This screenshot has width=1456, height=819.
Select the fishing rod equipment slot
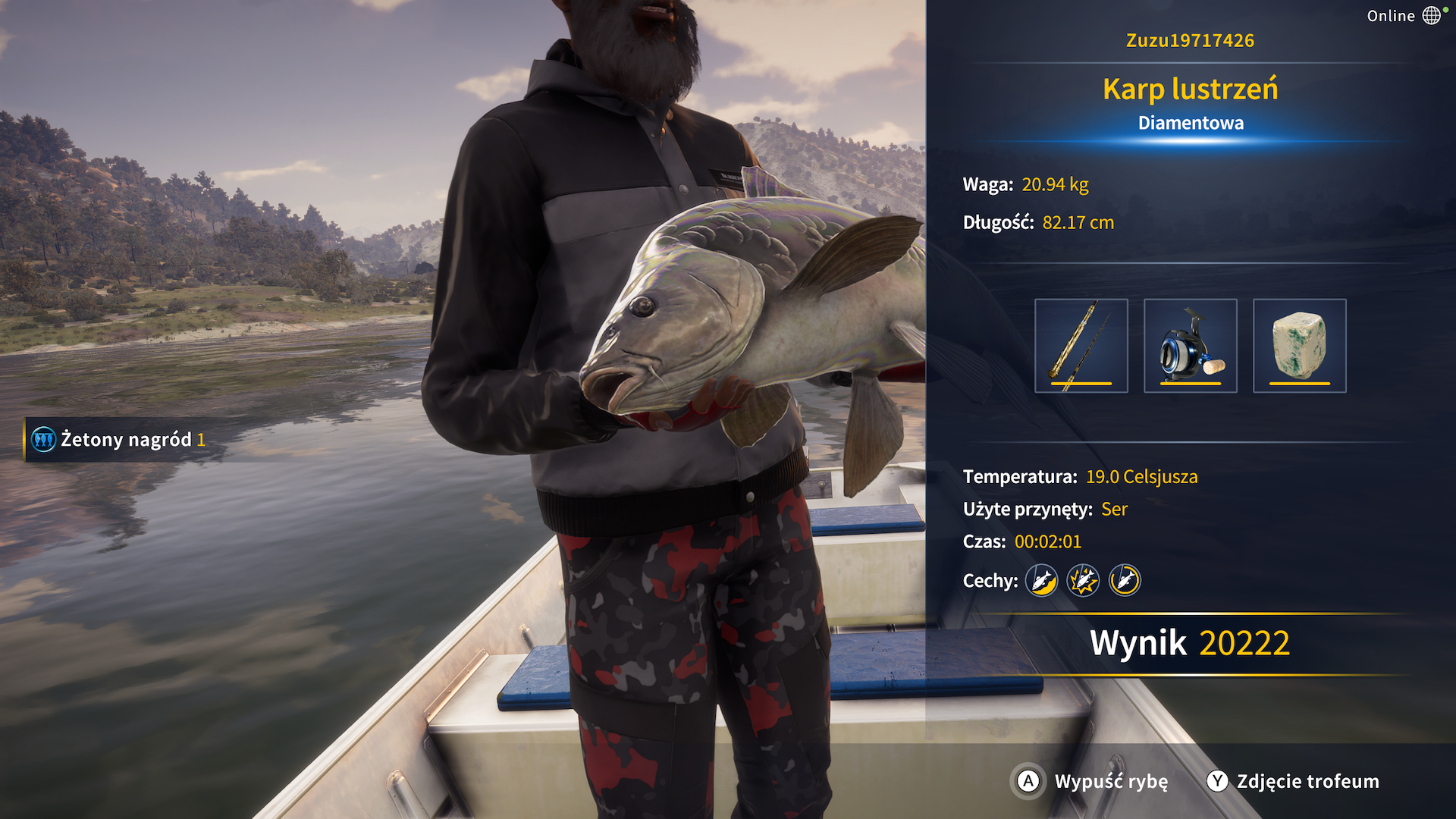click(x=1081, y=346)
